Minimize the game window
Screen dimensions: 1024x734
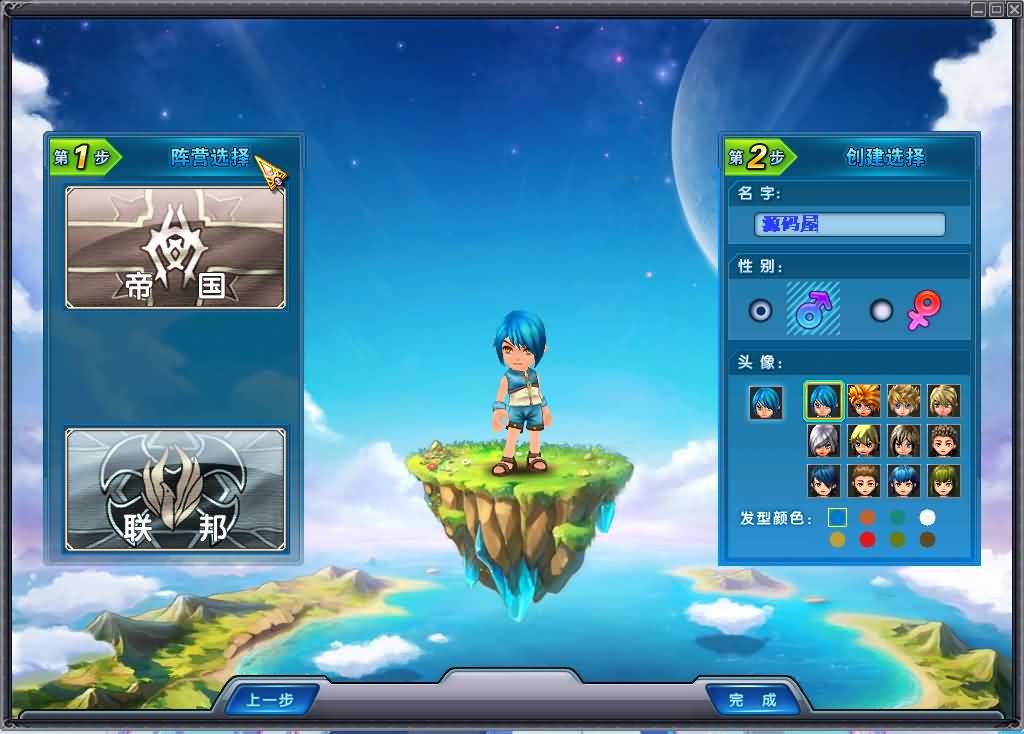pyautogui.click(x=978, y=9)
